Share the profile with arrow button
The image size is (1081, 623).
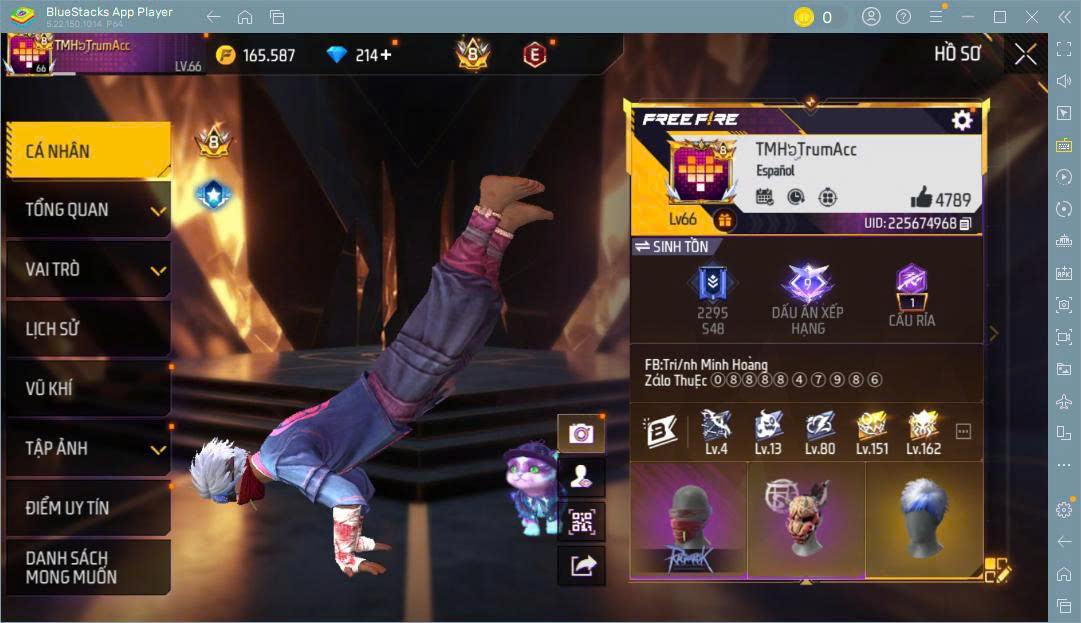click(581, 566)
